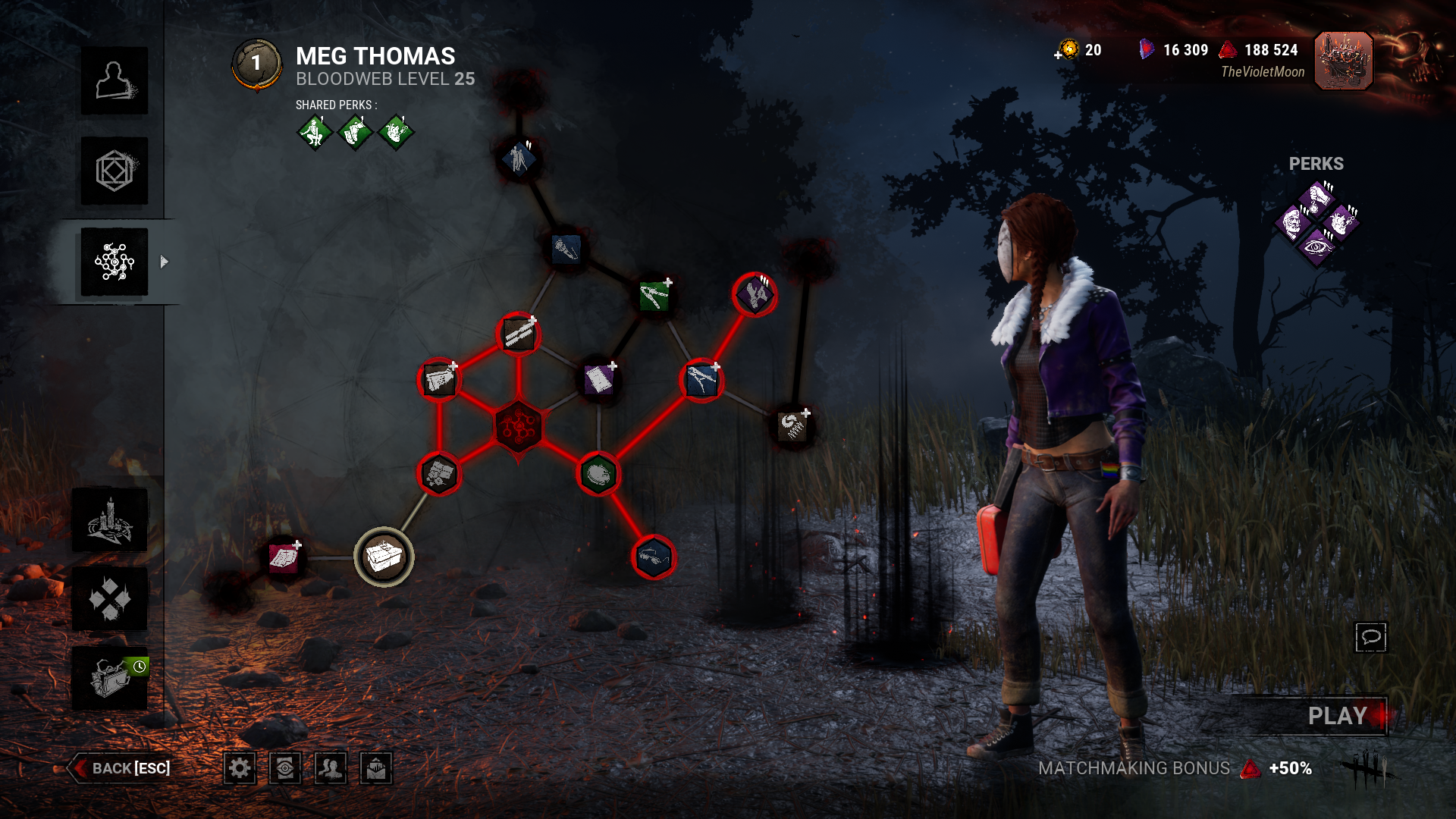Select the Bloodweb tab

(x=115, y=262)
